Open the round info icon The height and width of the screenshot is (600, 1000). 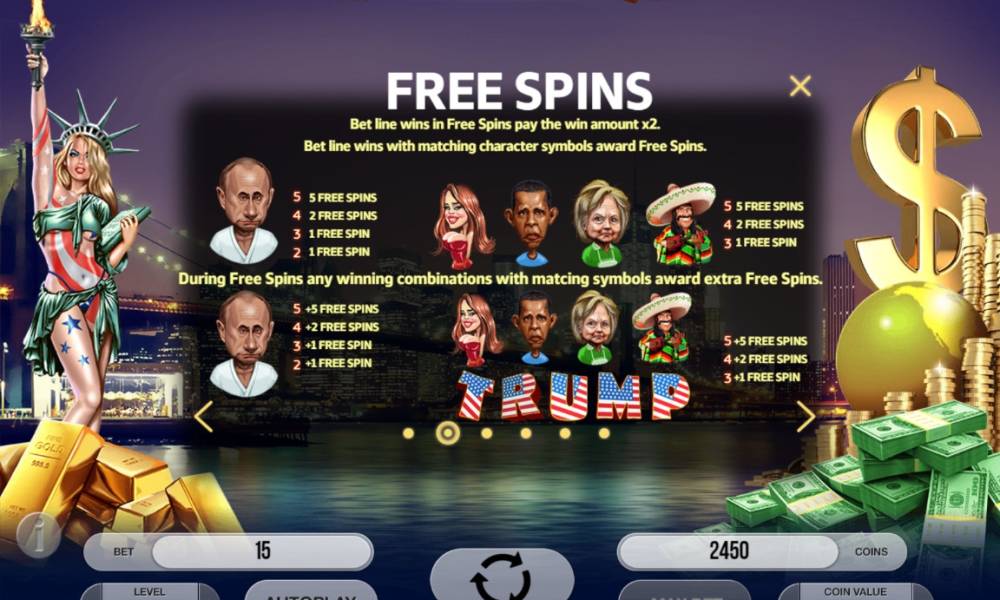(x=38, y=536)
